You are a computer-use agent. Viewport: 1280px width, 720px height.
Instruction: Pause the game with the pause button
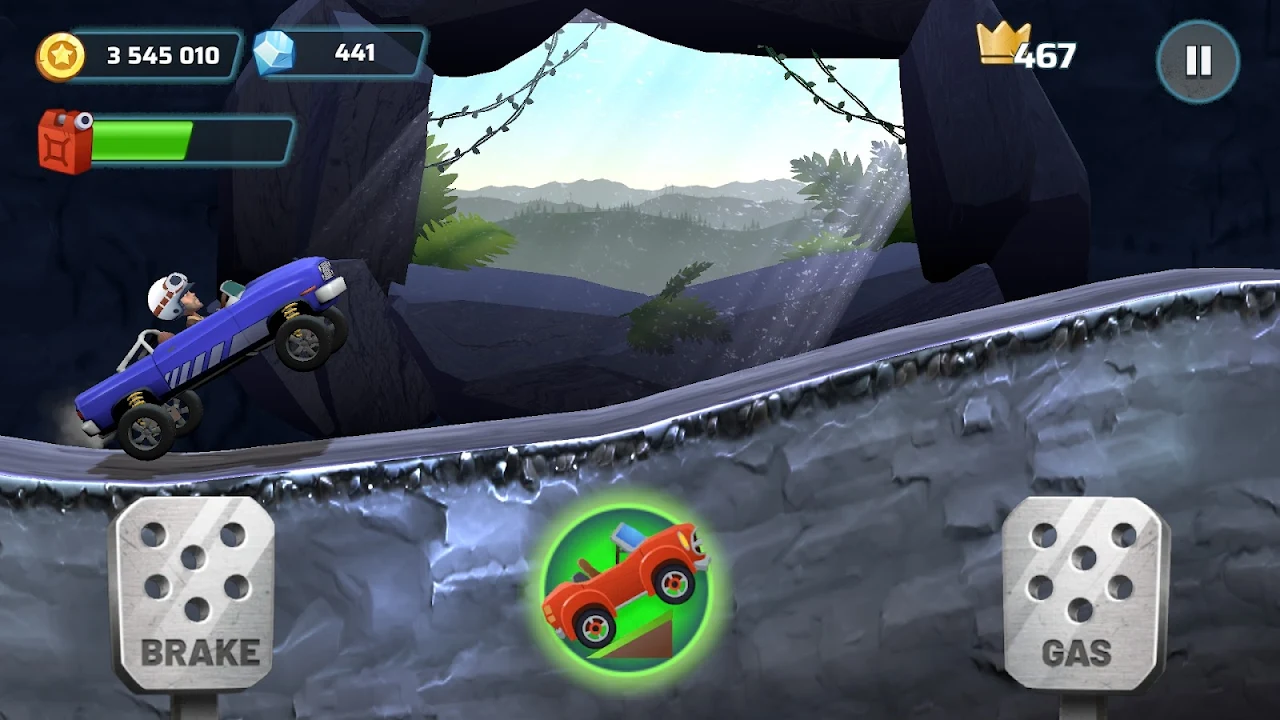tap(1198, 61)
